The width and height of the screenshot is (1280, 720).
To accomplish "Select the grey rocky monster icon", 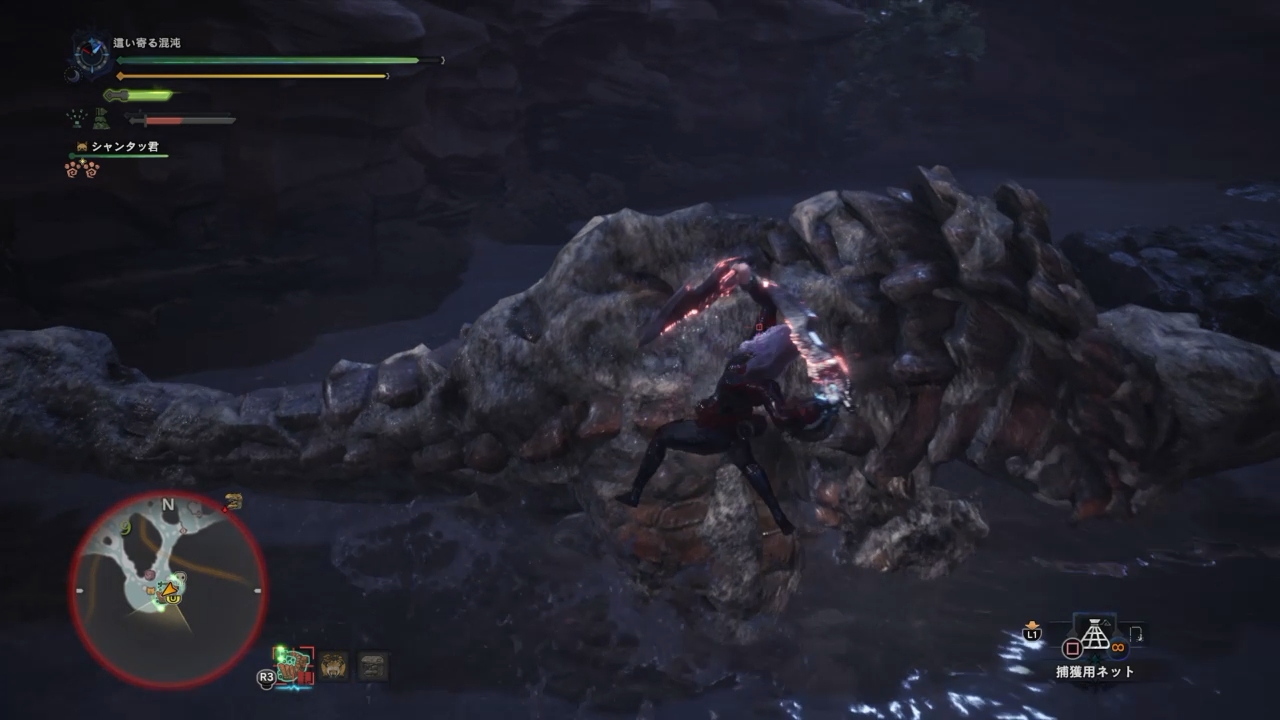I will (373, 666).
